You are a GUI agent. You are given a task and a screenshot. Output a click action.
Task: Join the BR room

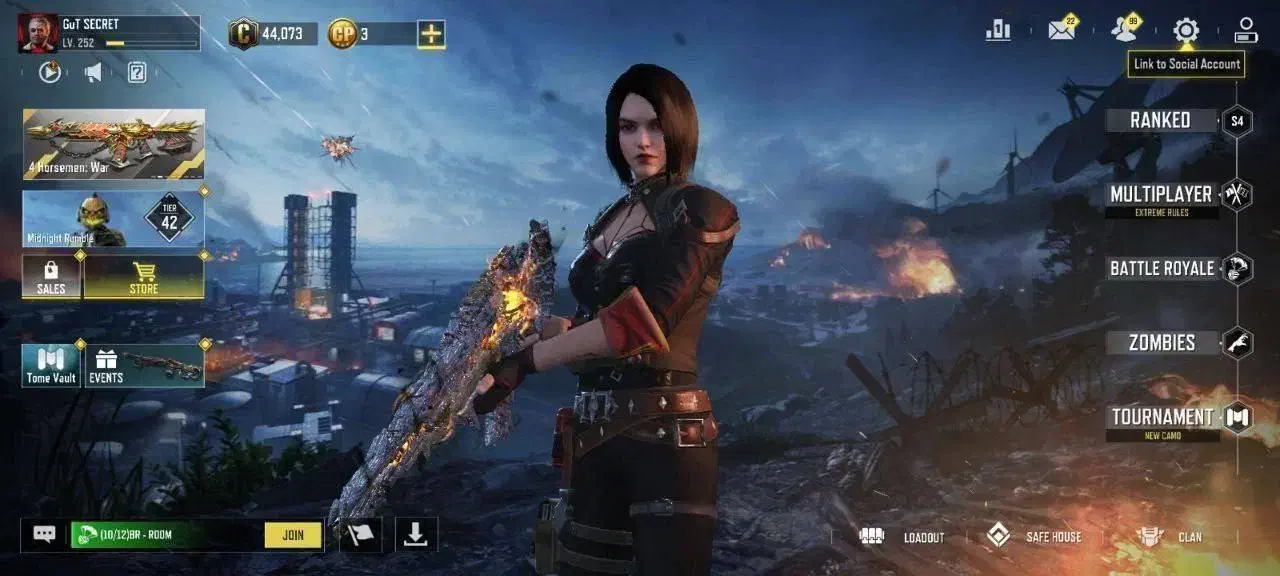point(293,535)
